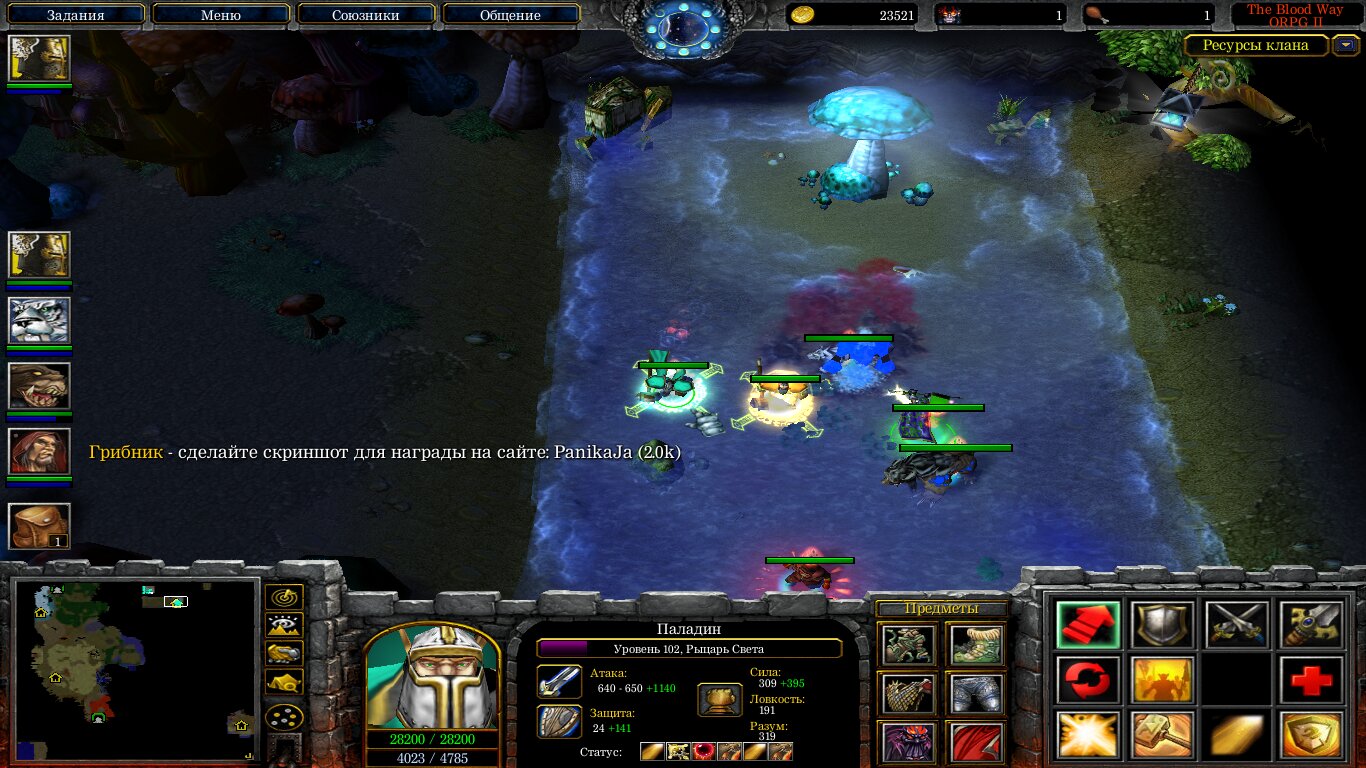Select the backpack unit icon
Image resolution: width=1366 pixels, height=768 pixels.
tap(39, 525)
